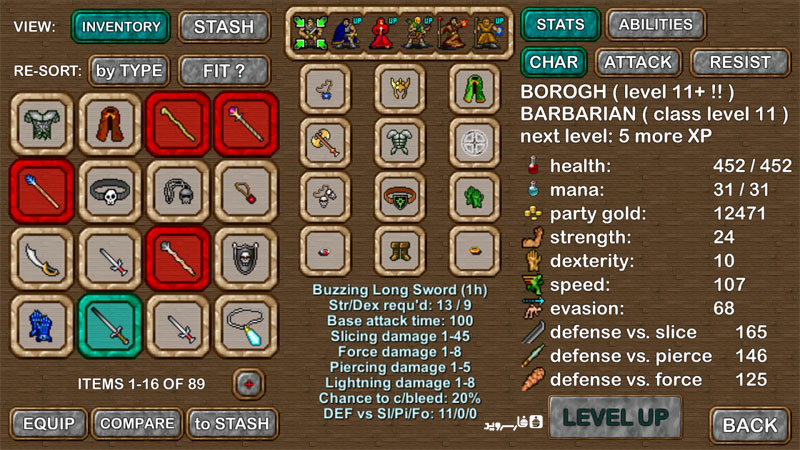
Task: Open the STASH view
Action: click(224, 26)
